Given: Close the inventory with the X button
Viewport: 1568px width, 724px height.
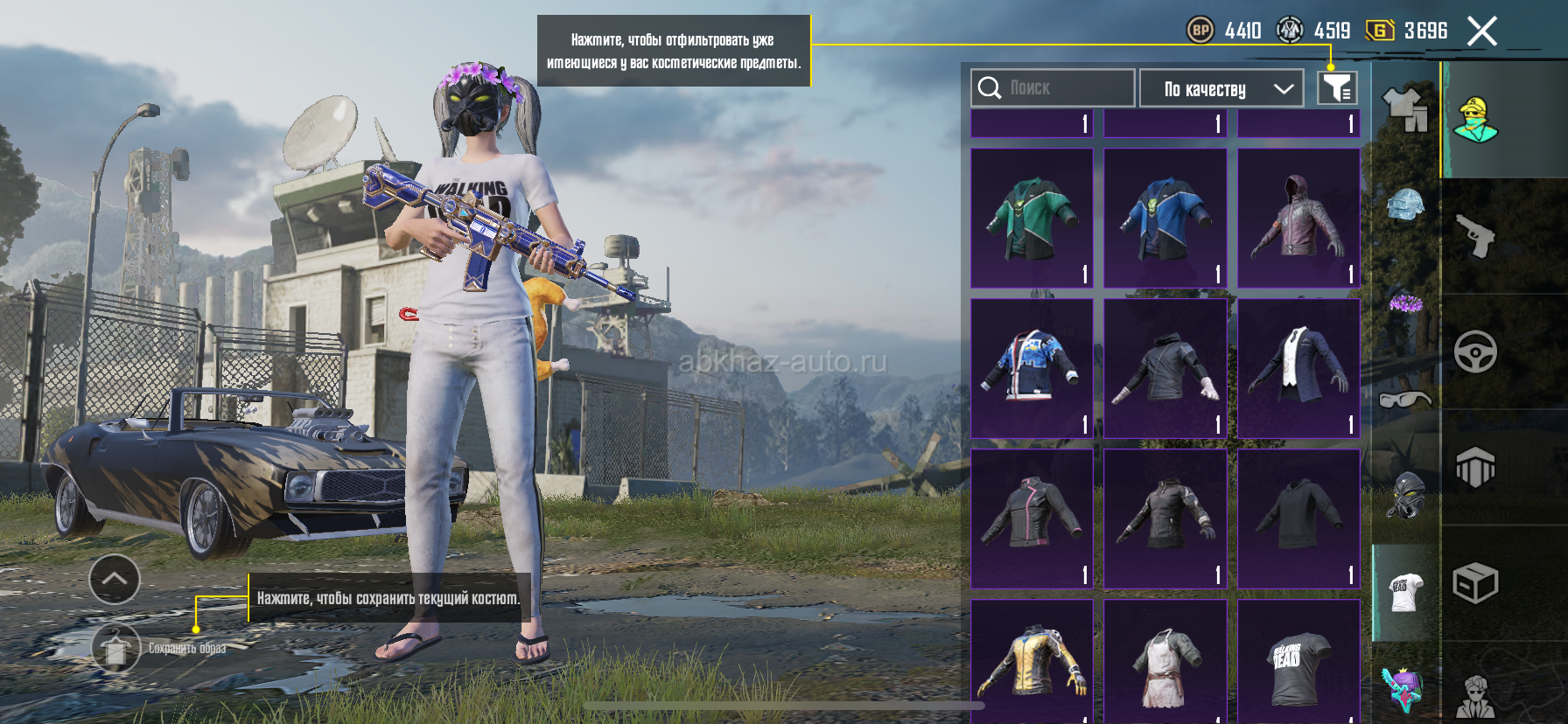Looking at the screenshot, I should click(1481, 31).
